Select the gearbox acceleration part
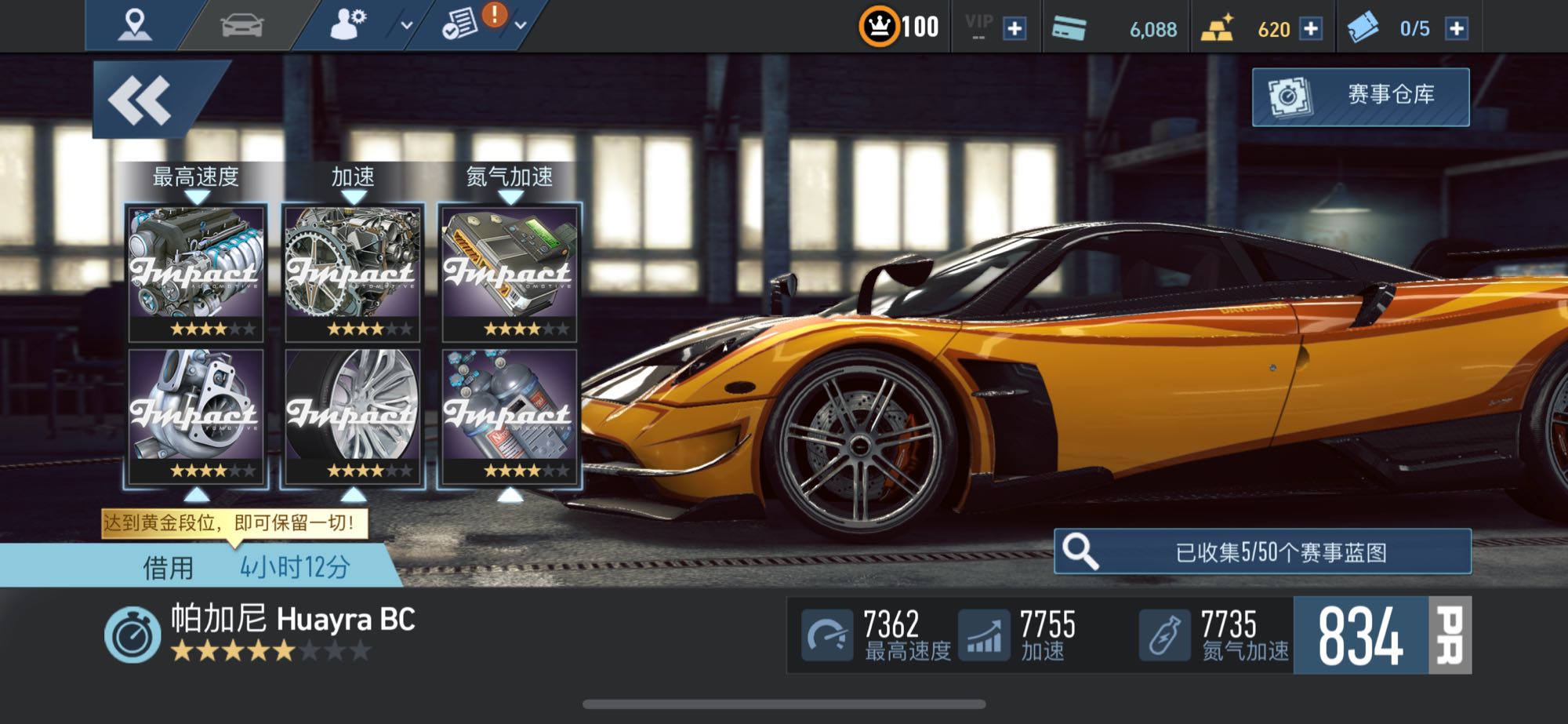Viewport: 1568px width, 724px height. [x=353, y=272]
